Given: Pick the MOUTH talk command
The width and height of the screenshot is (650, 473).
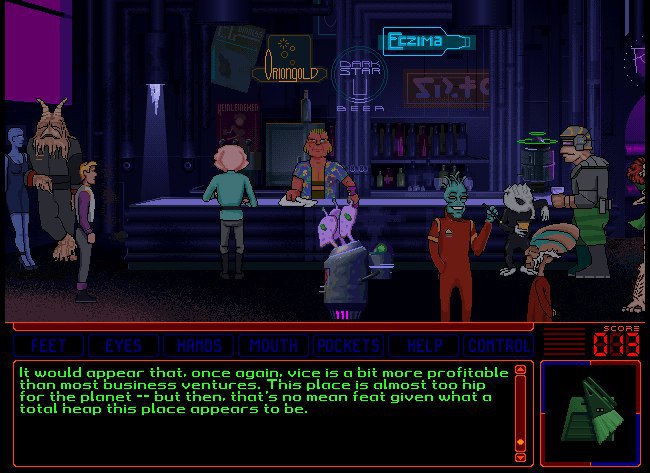Looking at the screenshot, I should pos(274,345).
